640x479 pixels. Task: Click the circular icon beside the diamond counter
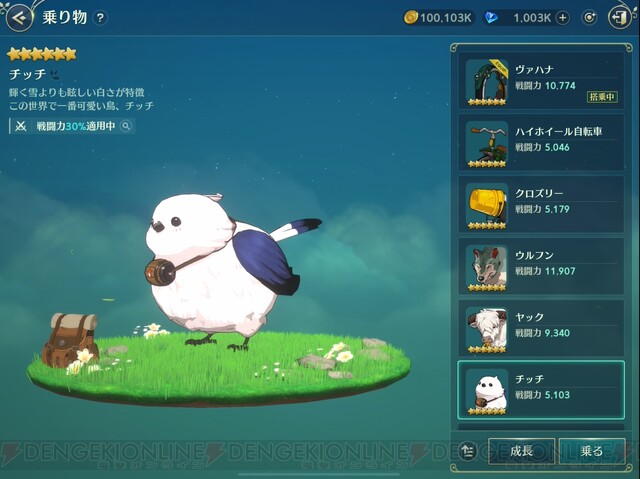[590, 17]
